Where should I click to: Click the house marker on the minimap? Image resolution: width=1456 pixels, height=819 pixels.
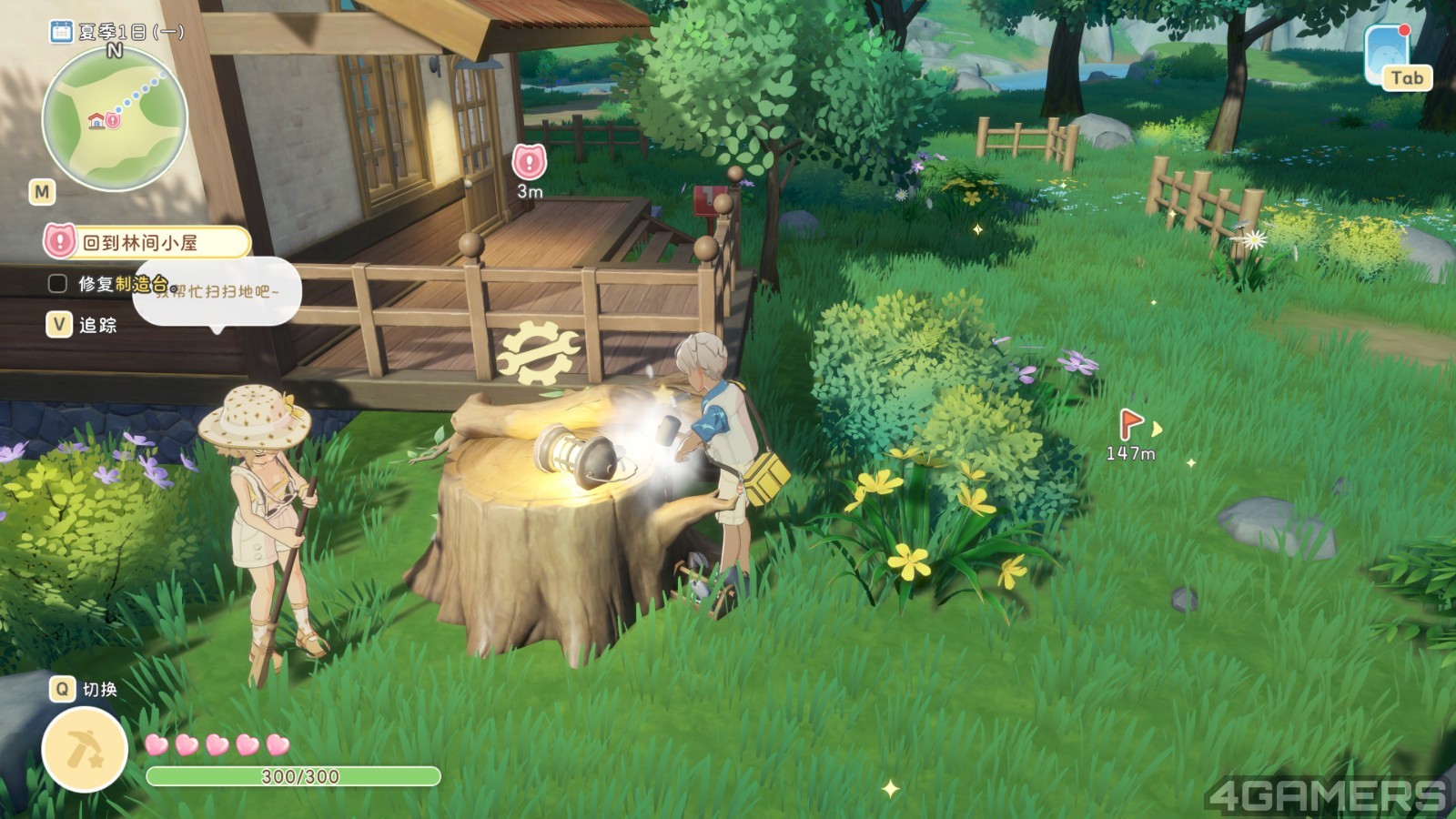click(x=96, y=120)
